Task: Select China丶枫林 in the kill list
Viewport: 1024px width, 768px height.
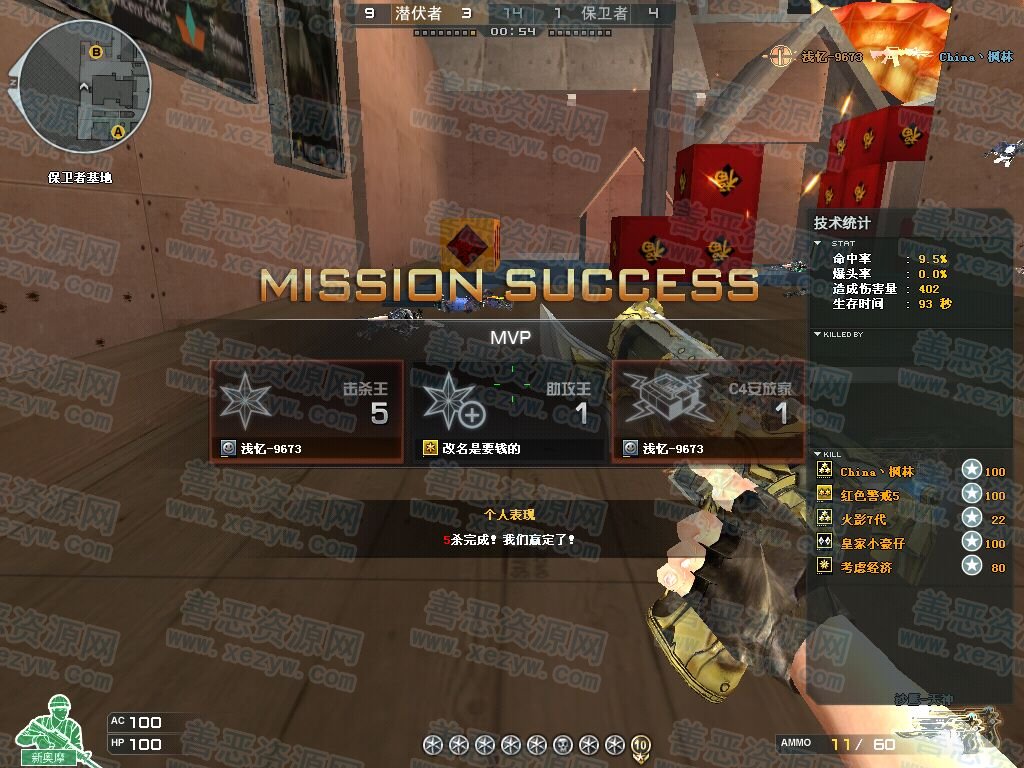Action: pyautogui.click(x=877, y=472)
